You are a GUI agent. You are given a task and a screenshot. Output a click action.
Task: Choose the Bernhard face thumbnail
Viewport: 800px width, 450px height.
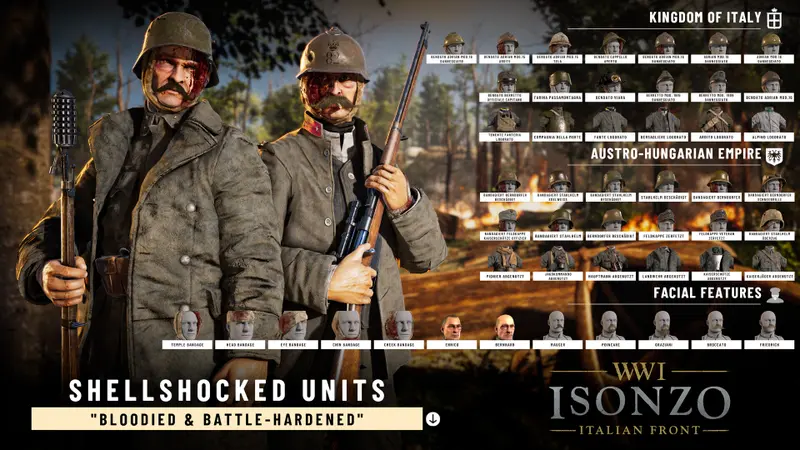coord(505,327)
